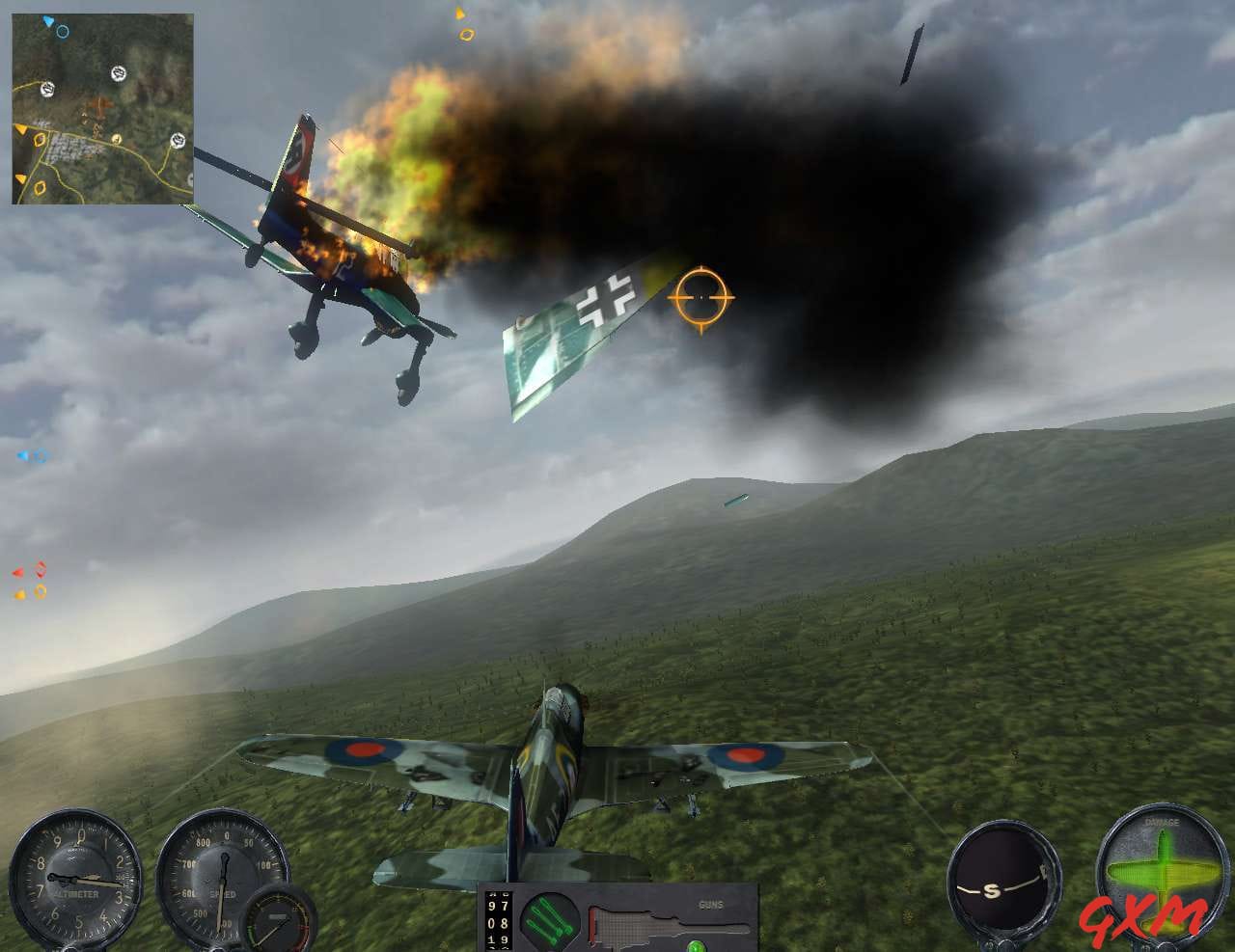Image resolution: width=1235 pixels, height=952 pixels.
Task: Expand the minimap in the top-left corner
Action: (101, 106)
